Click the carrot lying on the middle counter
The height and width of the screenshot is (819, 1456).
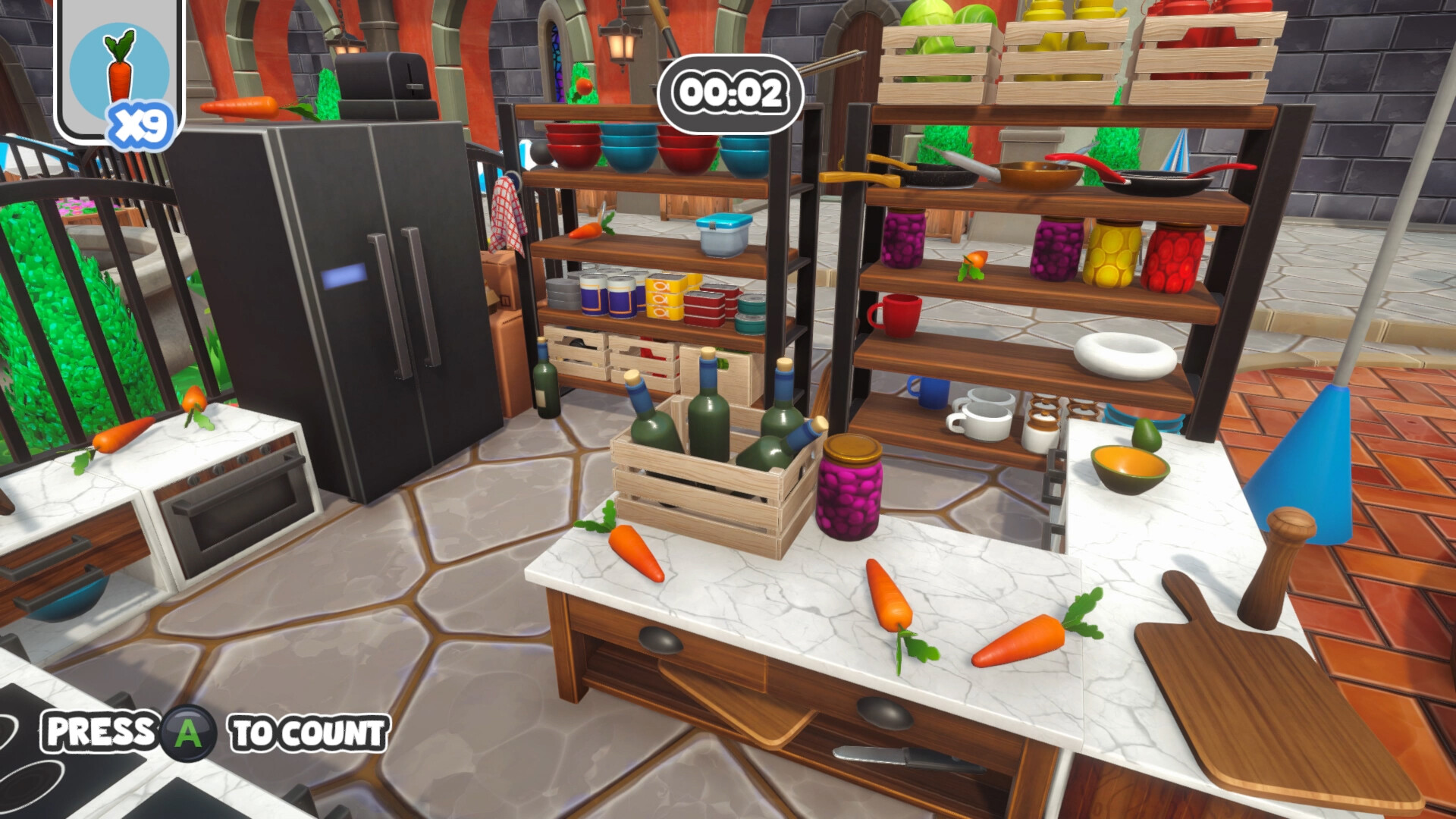coord(637,554)
